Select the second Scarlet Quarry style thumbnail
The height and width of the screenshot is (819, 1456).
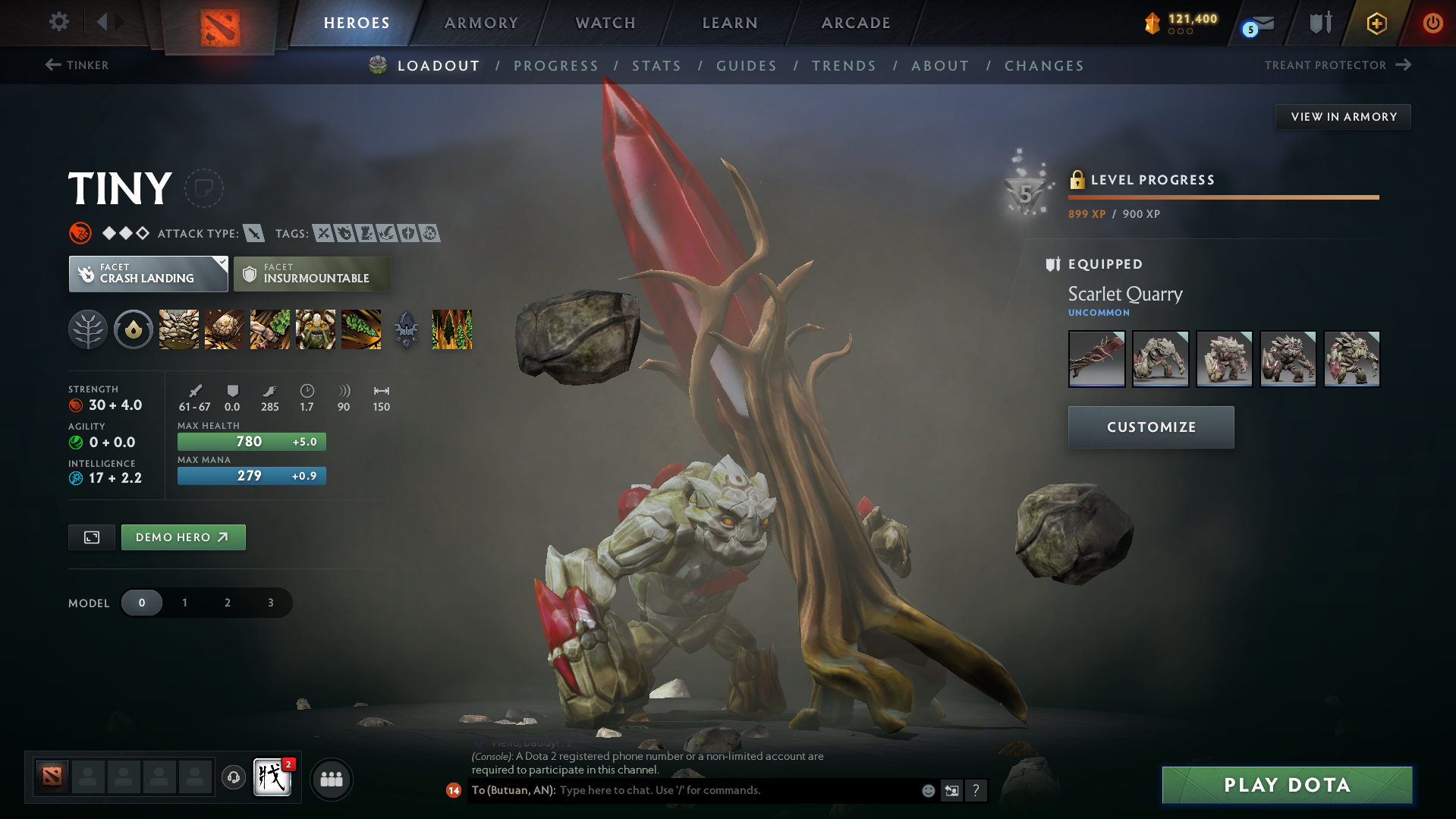(1160, 358)
